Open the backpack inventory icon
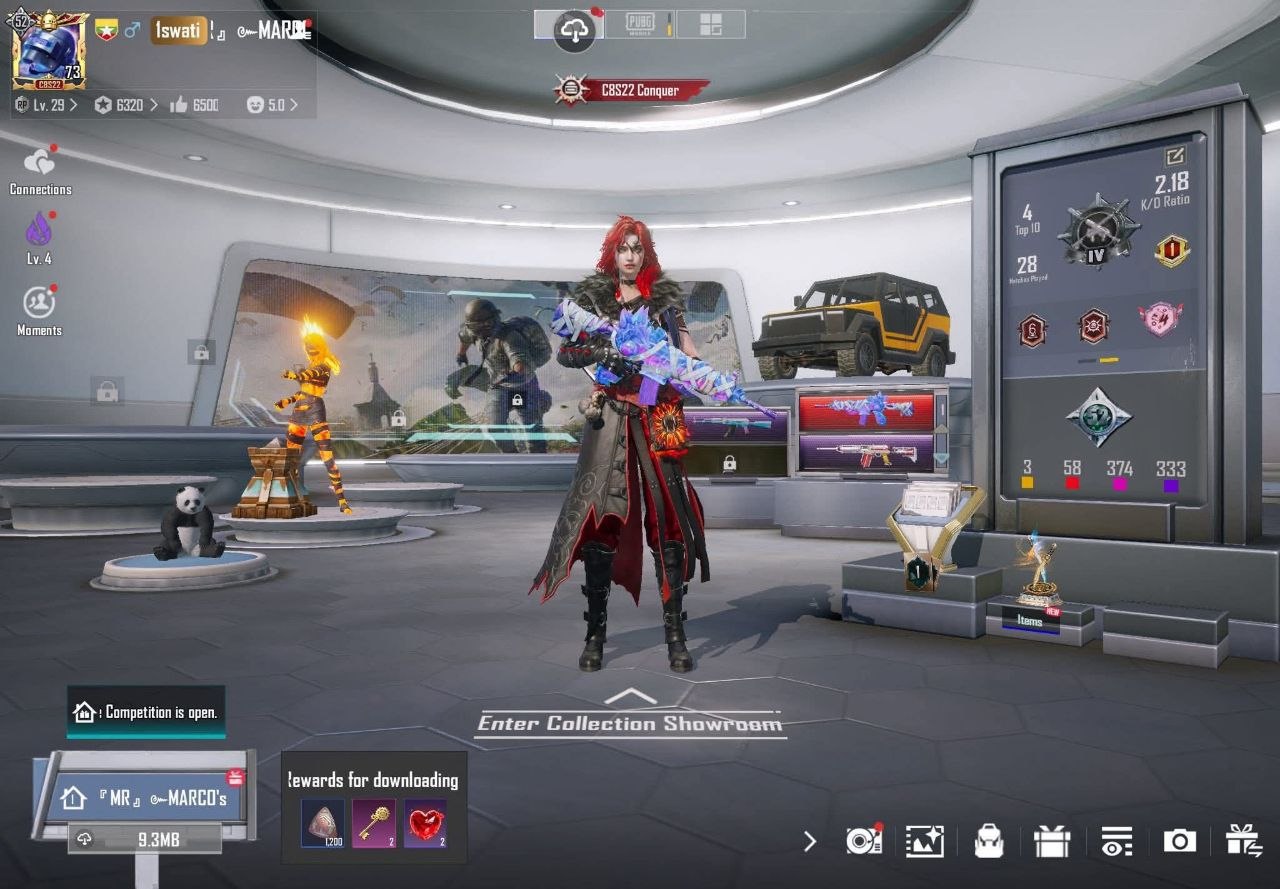This screenshot has height=889, width=1280. pyautogui.click(x=988, y=841)
